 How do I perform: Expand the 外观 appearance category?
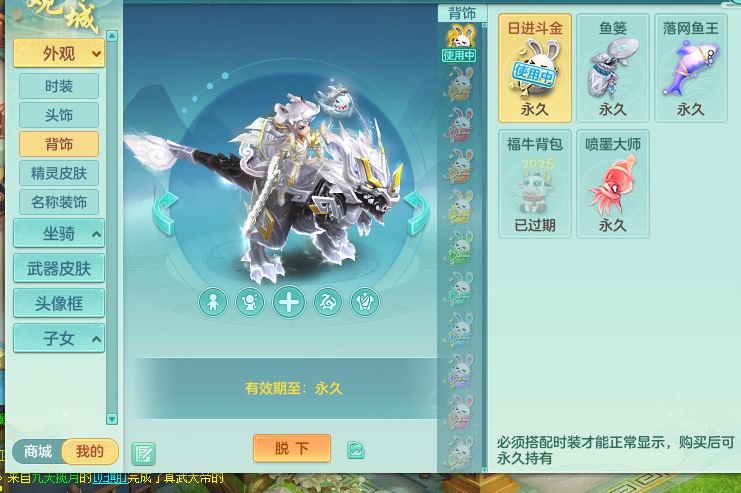pyautogui.click(x=59, y=54)
